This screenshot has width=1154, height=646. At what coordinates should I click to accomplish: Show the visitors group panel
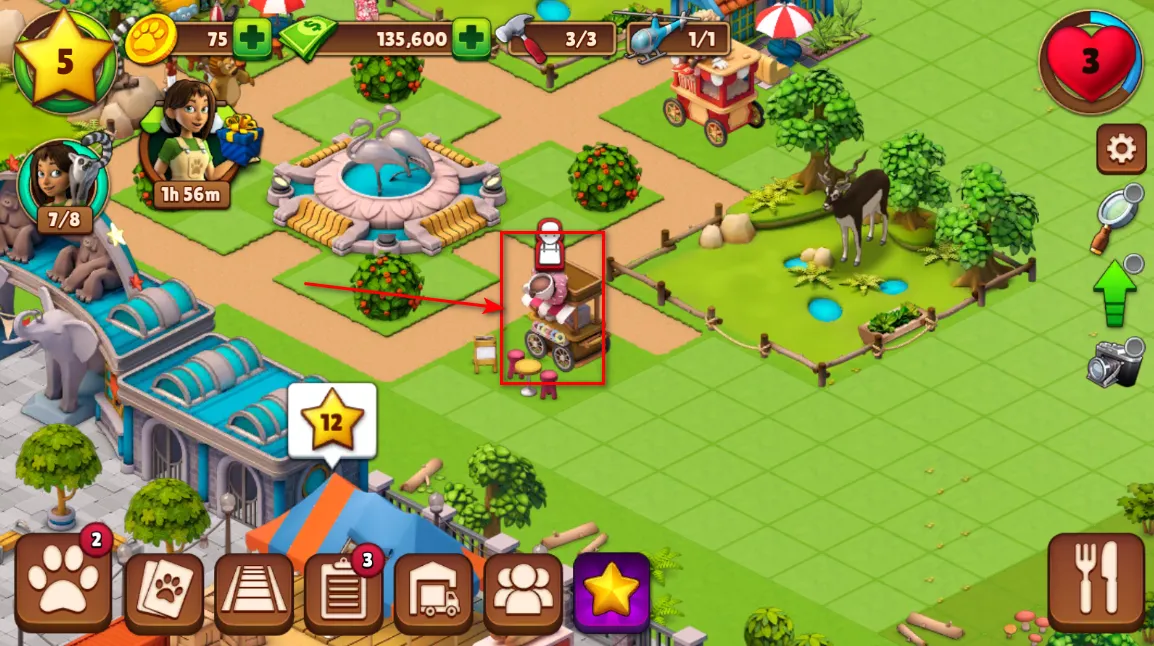(x=523, y=592)
